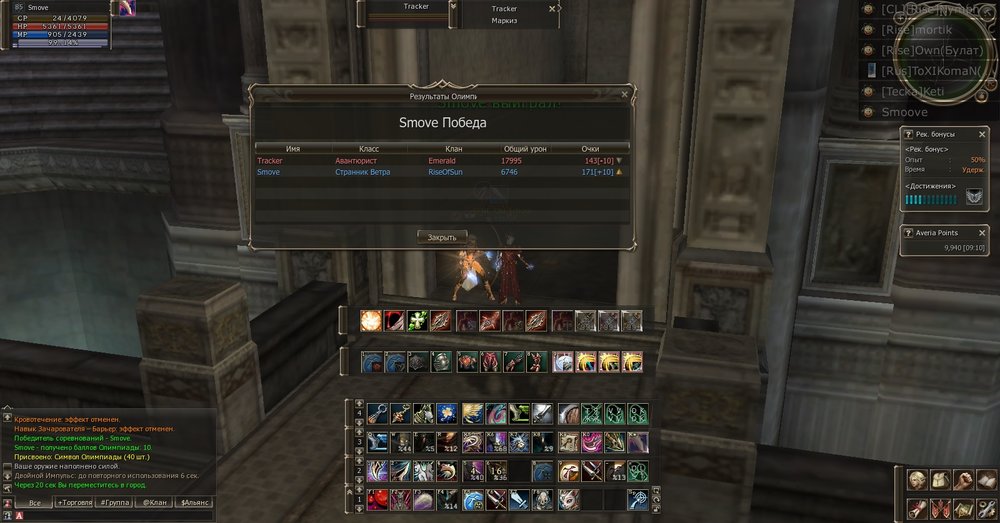Select the Tracker row in results table
This screenshot has width=1000, height=523.
[x=440, y=160]
